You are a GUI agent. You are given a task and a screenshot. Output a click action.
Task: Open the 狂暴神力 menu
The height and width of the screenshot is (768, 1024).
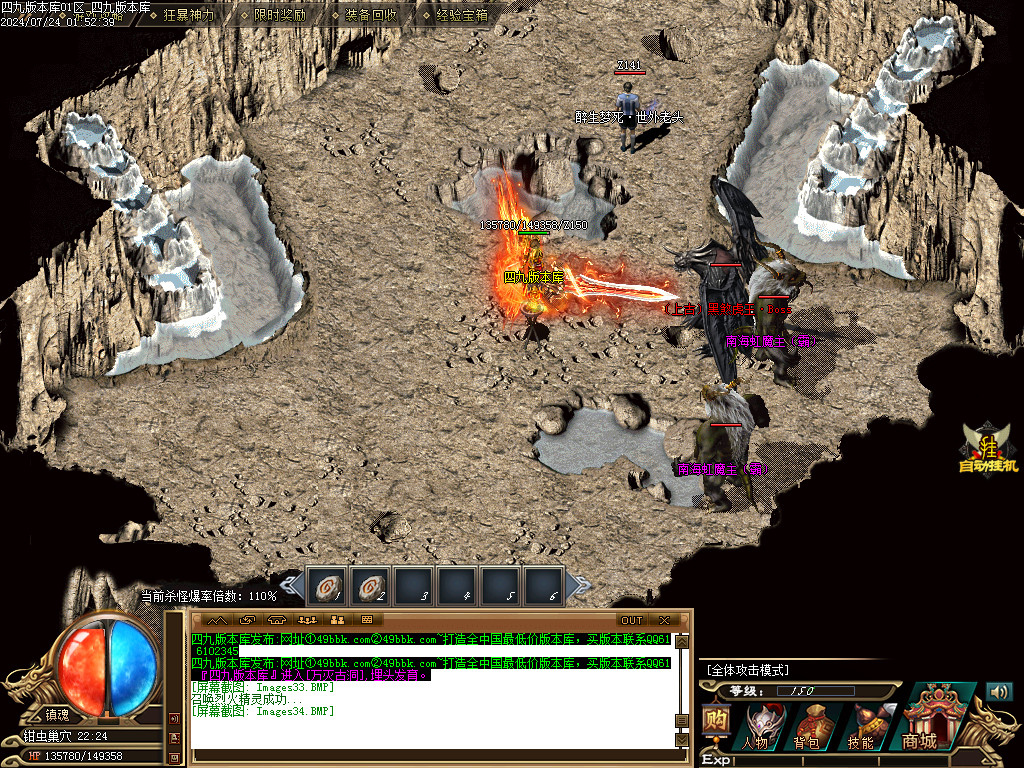188,15
